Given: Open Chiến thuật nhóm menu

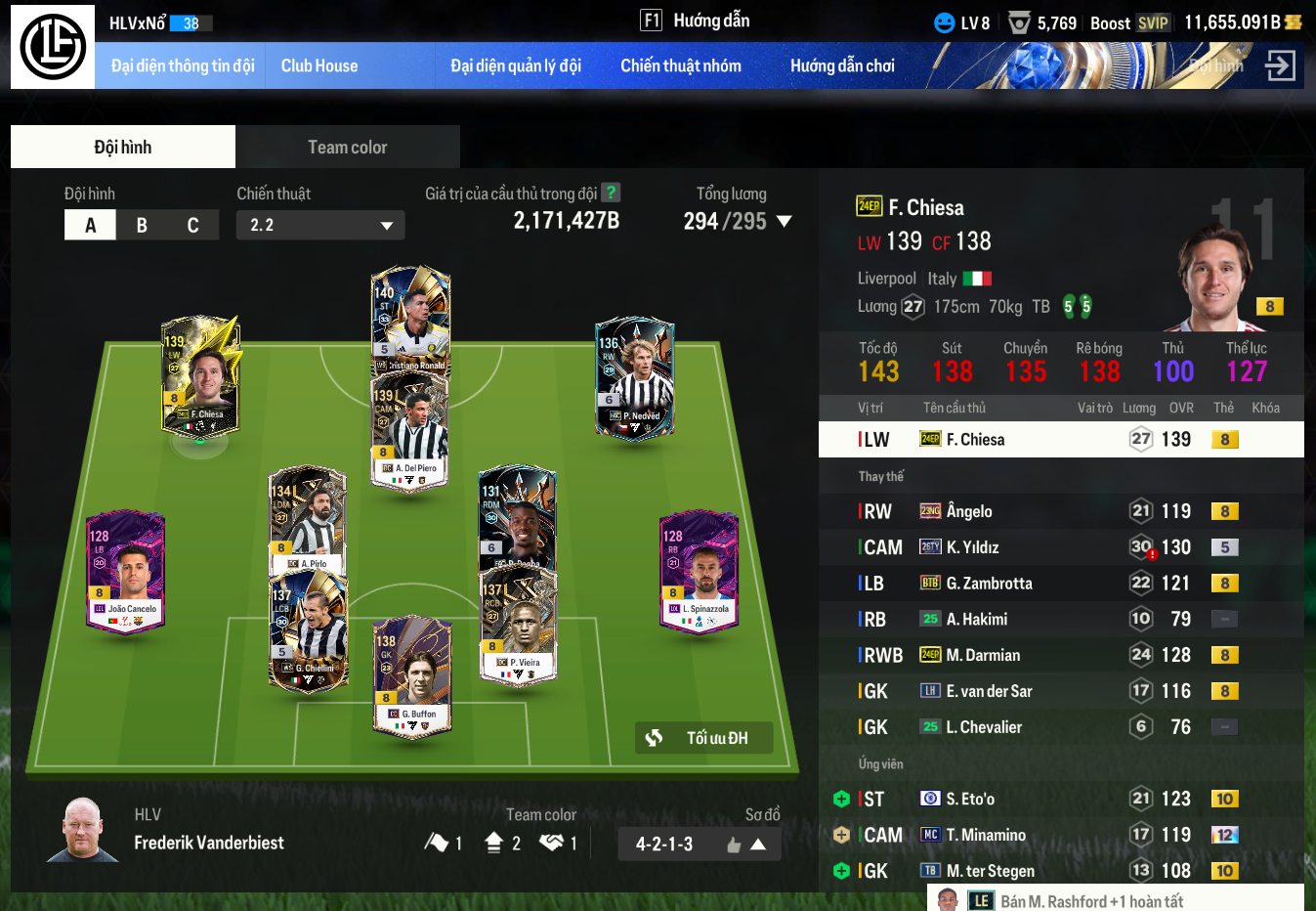Looking at the screenshot, I should coord(681,66).
